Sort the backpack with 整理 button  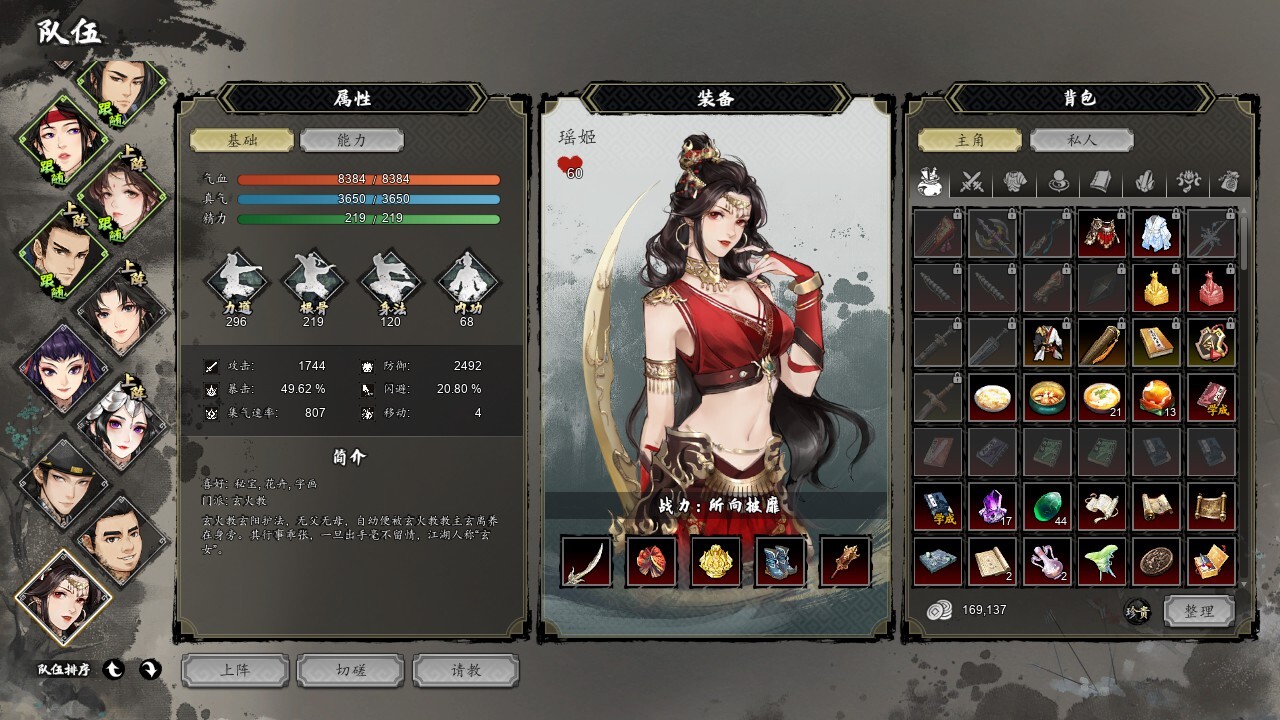point(1199,611)
